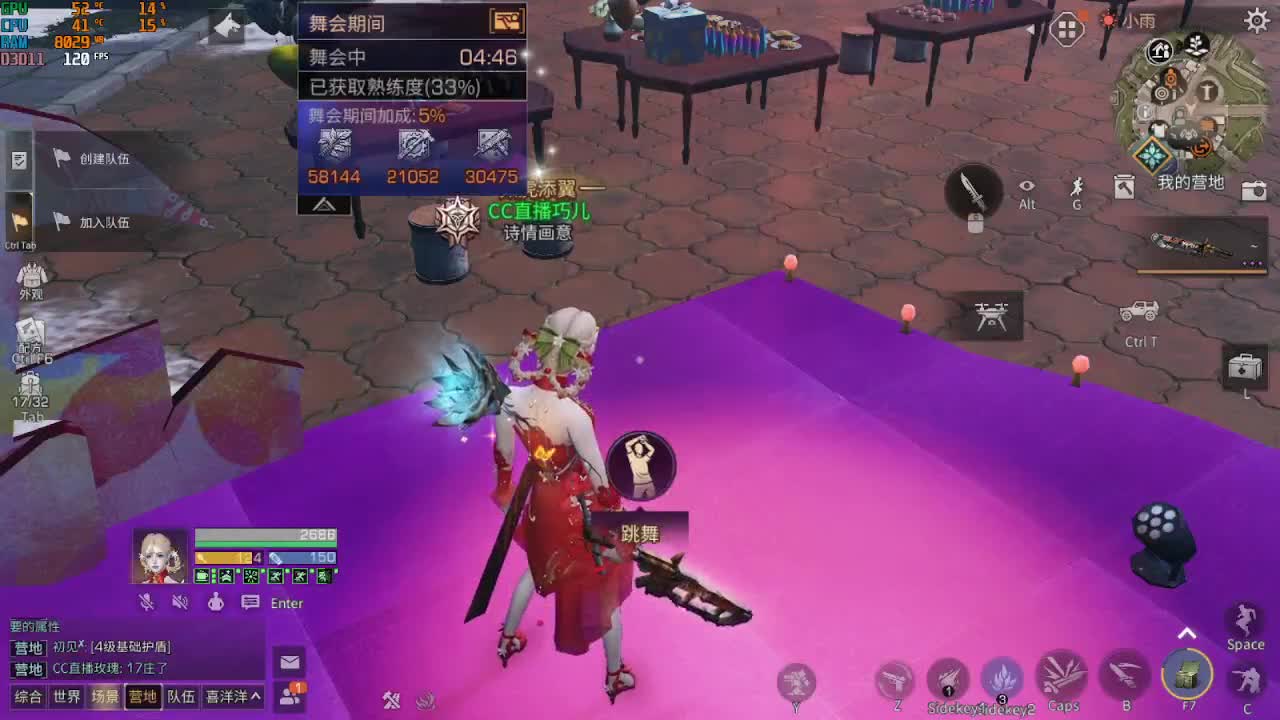Screen dimensions: 1280x720
Task: Expand the hotbar with the up arrow
Action: coord(1187,632)
